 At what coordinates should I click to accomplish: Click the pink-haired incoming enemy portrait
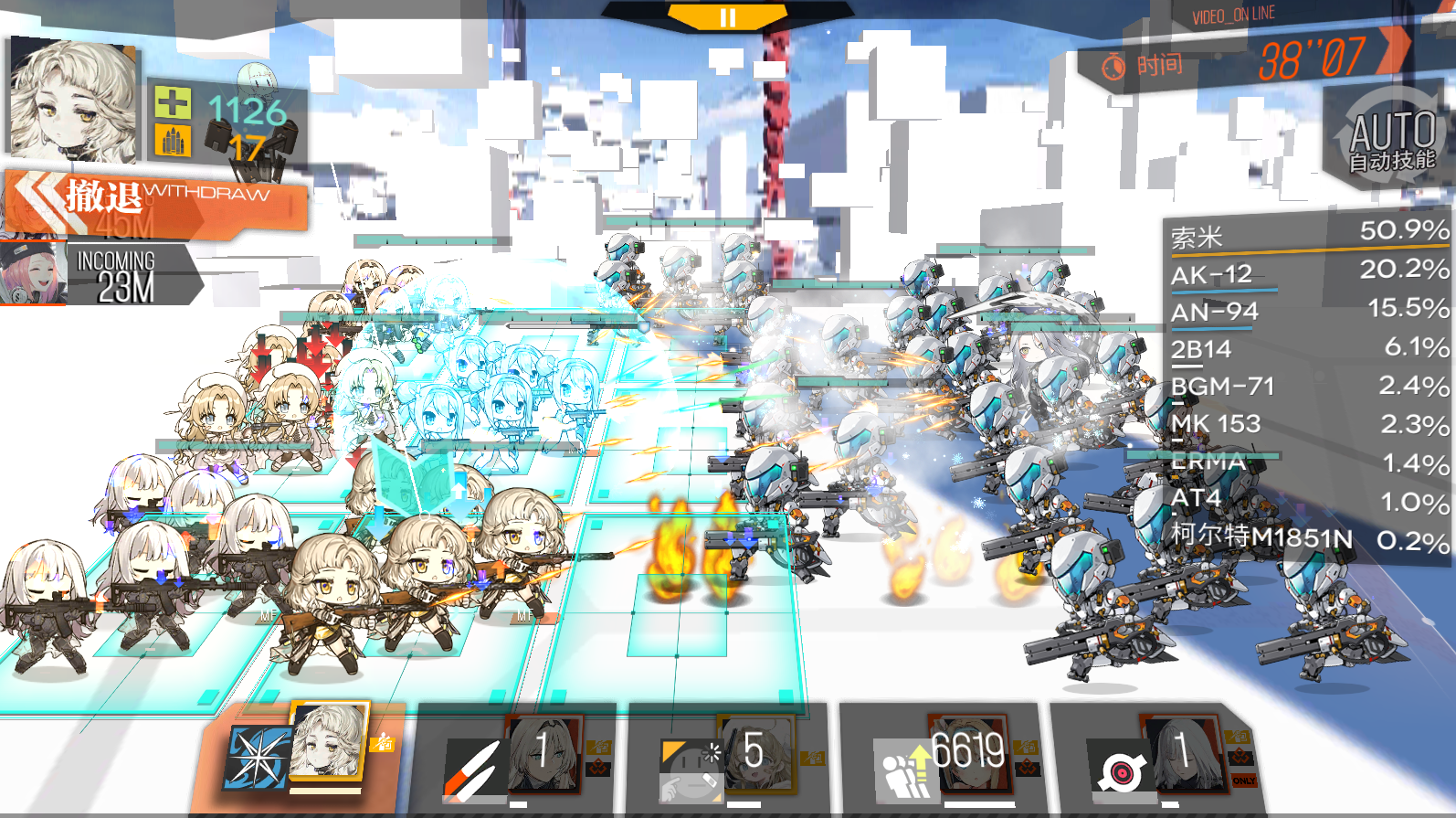[x=33, y=273]
